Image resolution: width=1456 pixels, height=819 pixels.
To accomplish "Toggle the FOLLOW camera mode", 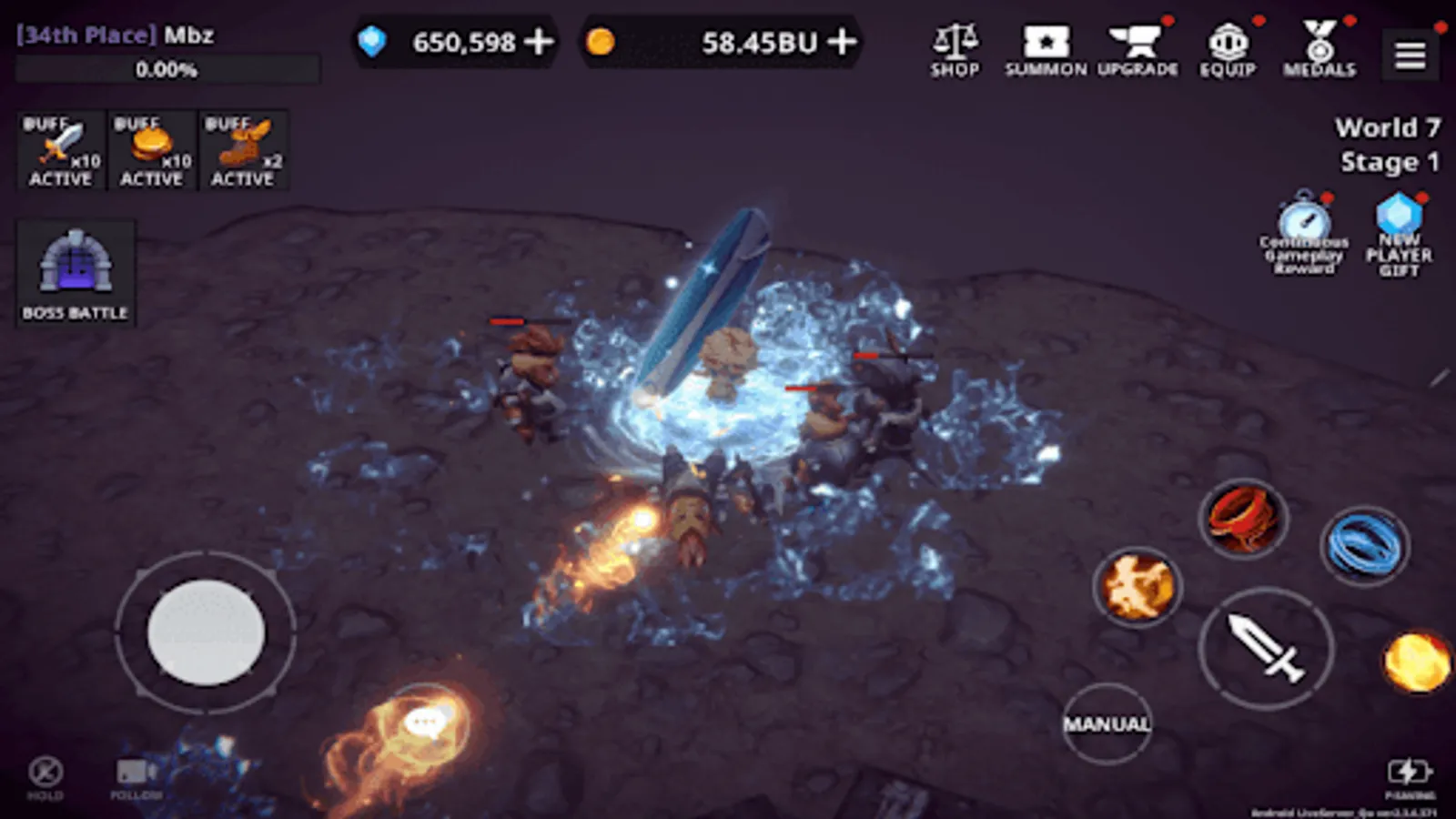I will [x=135, y=773].
